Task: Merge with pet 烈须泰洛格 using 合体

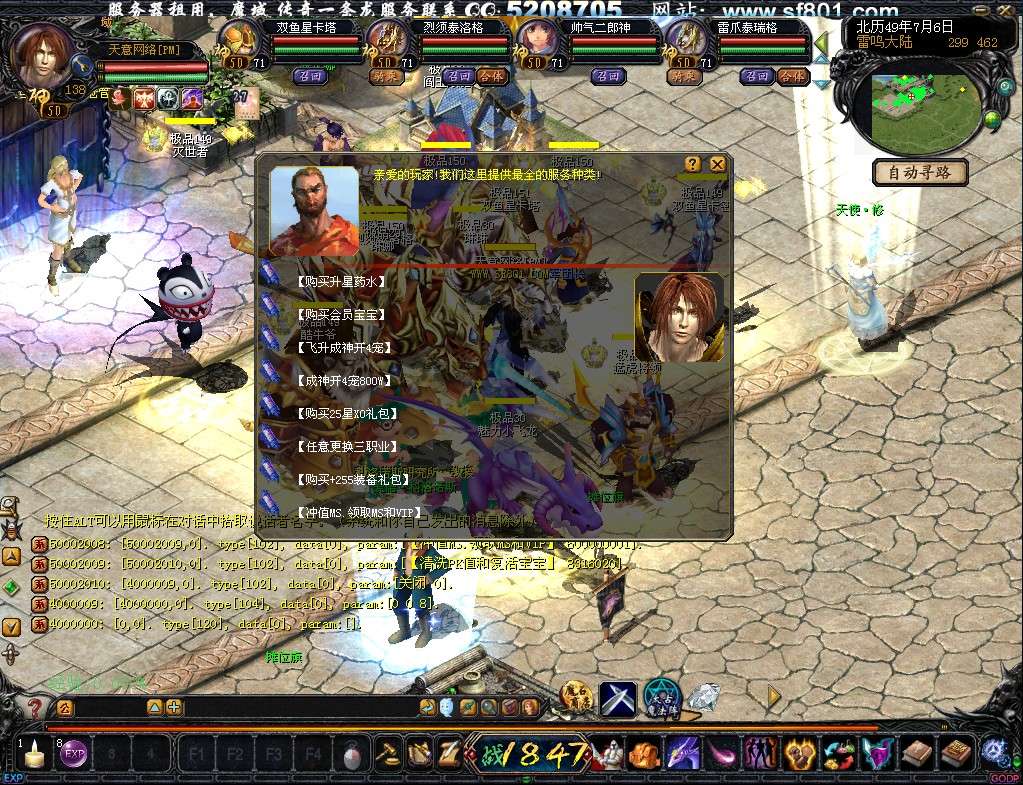Action: click(490, 76)
